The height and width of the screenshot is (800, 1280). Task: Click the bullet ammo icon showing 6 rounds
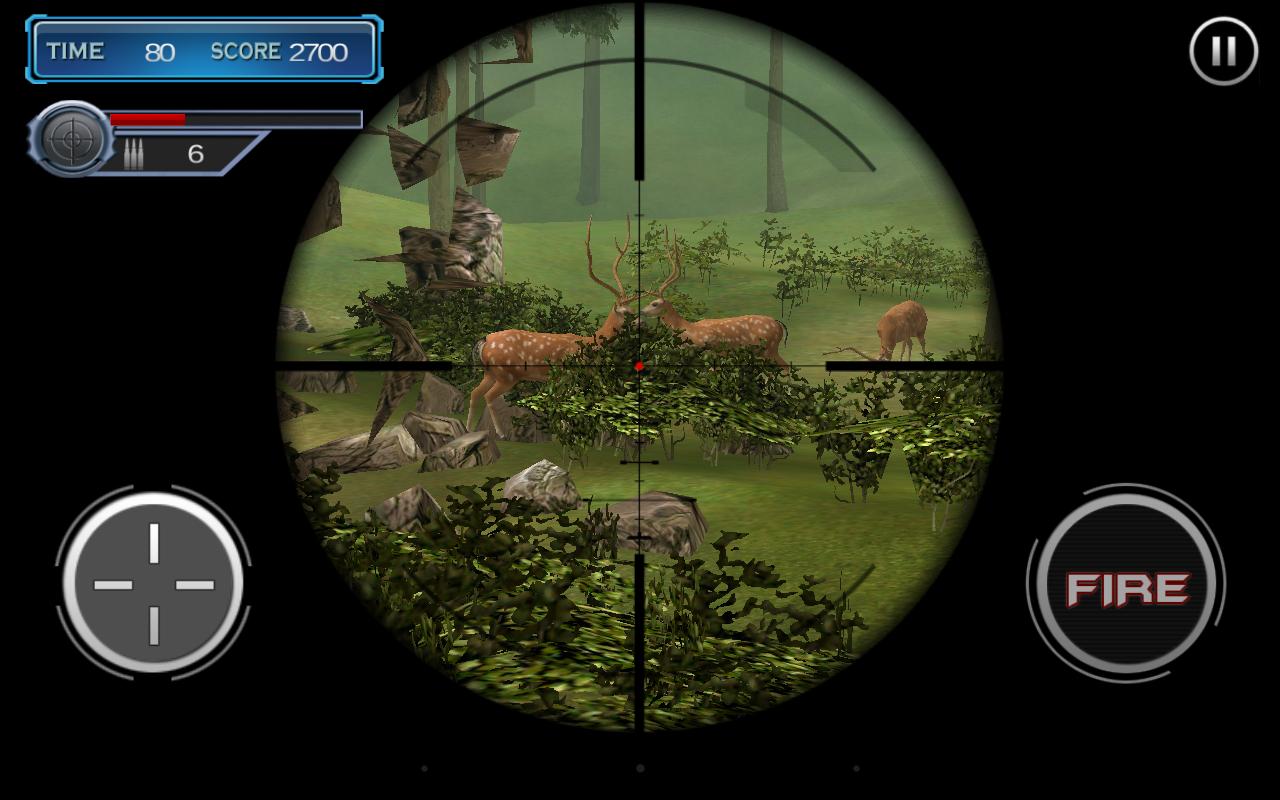(x=139, y=153)
